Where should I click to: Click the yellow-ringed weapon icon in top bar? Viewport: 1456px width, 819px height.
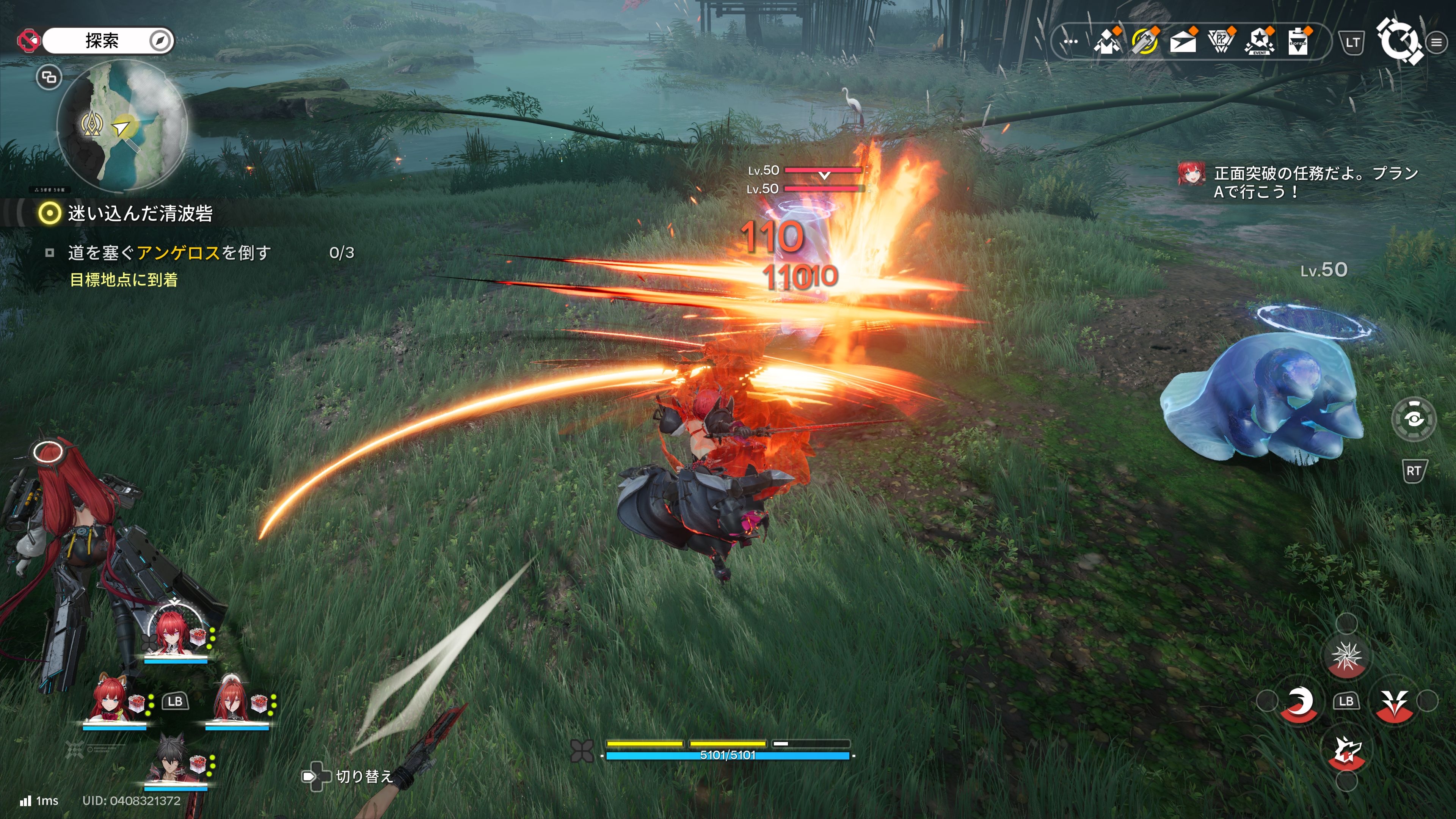pyautogui.click(x=1145, y=41)
